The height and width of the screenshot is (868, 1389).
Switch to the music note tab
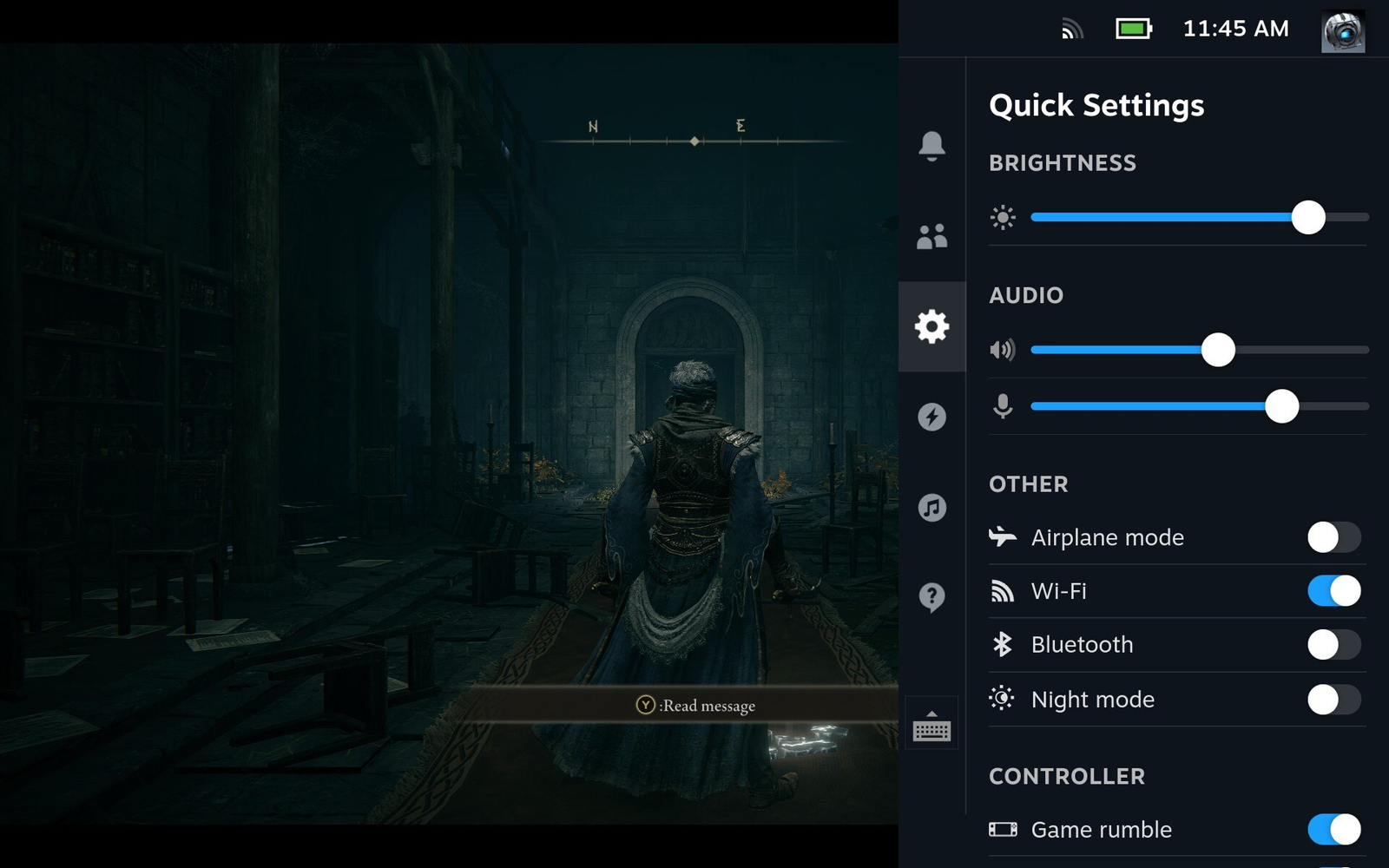[x=931, y=507]
